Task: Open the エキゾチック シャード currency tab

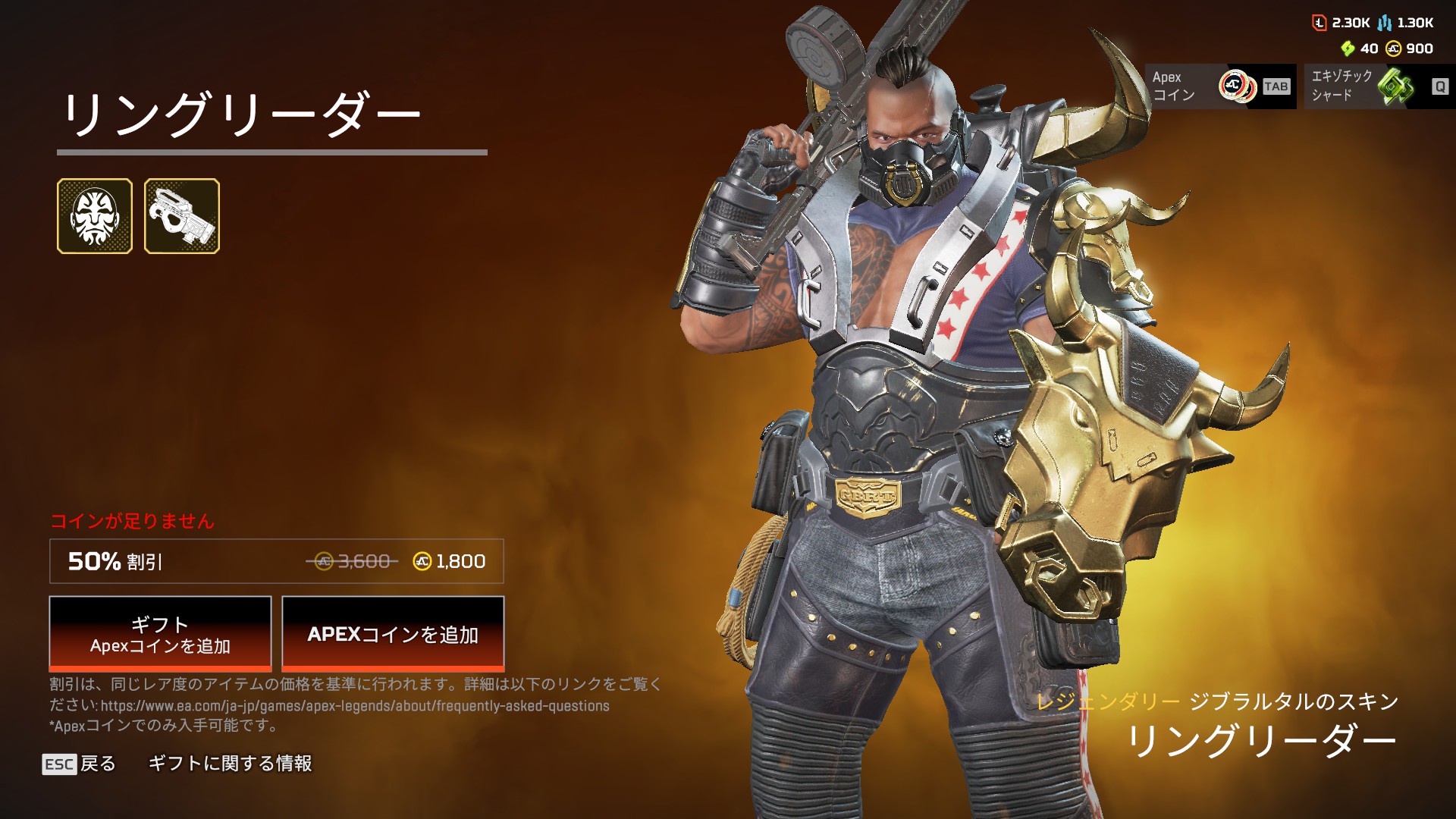Action: (1379, 86)
